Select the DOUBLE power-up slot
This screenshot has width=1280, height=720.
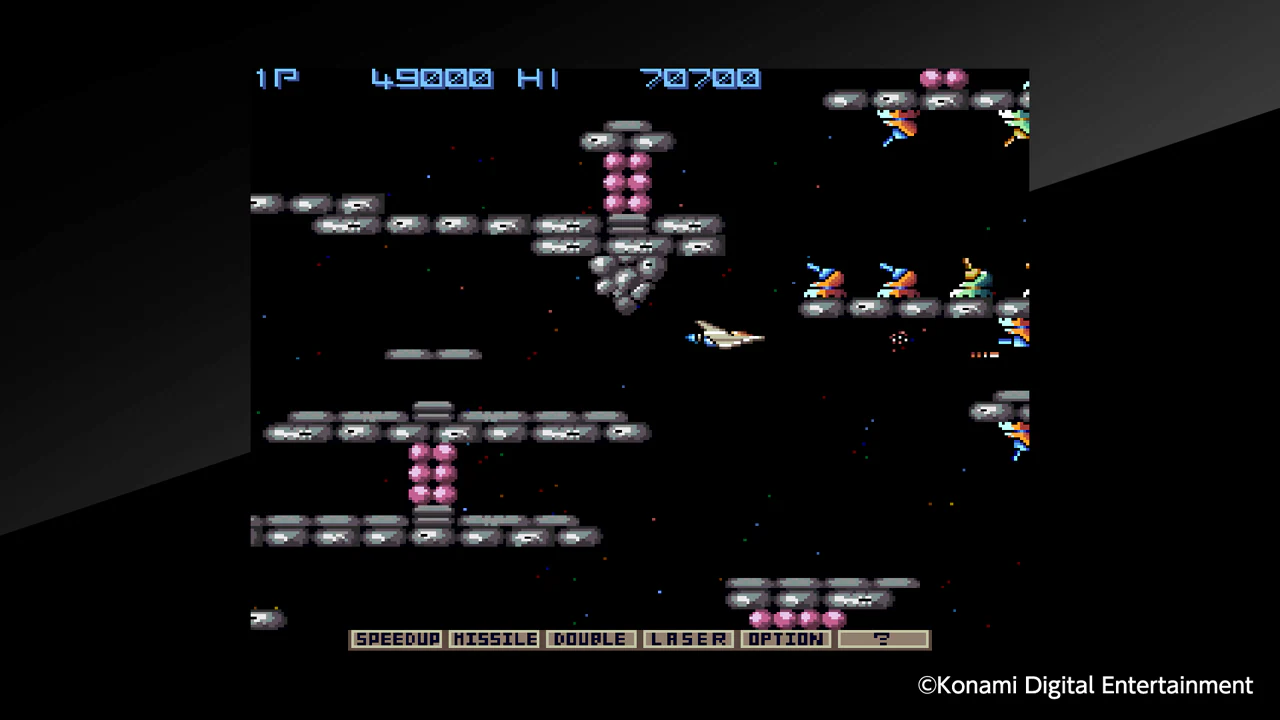pyautogui.click(x=590, y=639)
